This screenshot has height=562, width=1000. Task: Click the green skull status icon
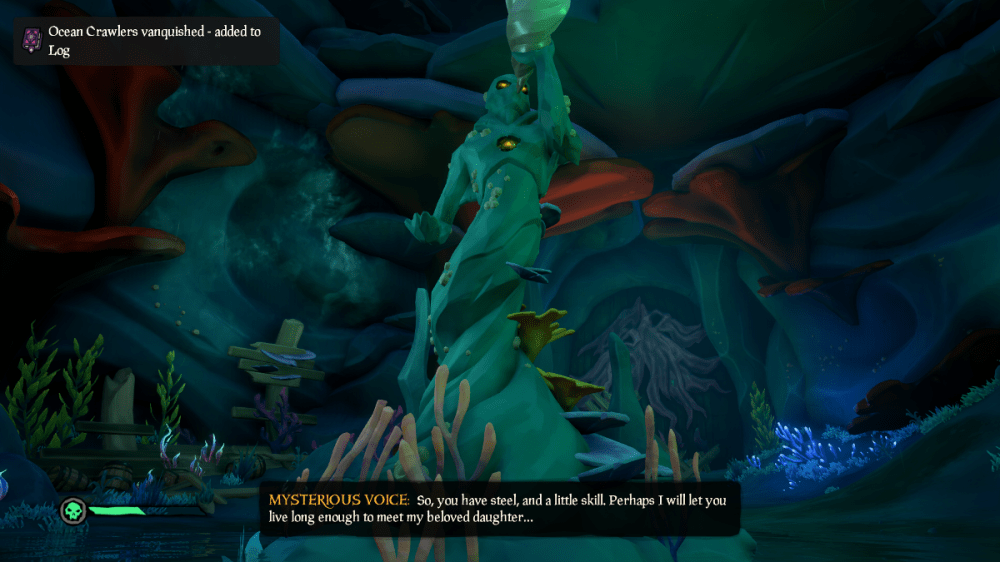pyautogui.click(x=73, y=510)
